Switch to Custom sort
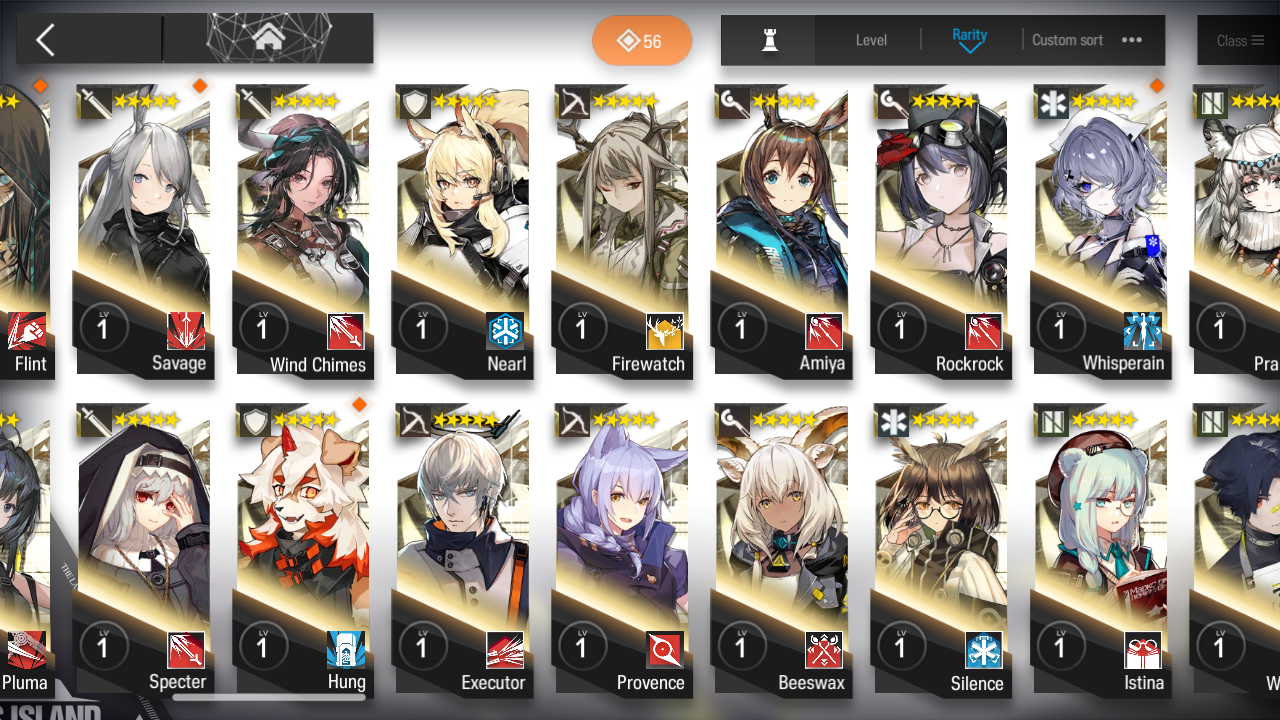 click(x=1067, y=40)
